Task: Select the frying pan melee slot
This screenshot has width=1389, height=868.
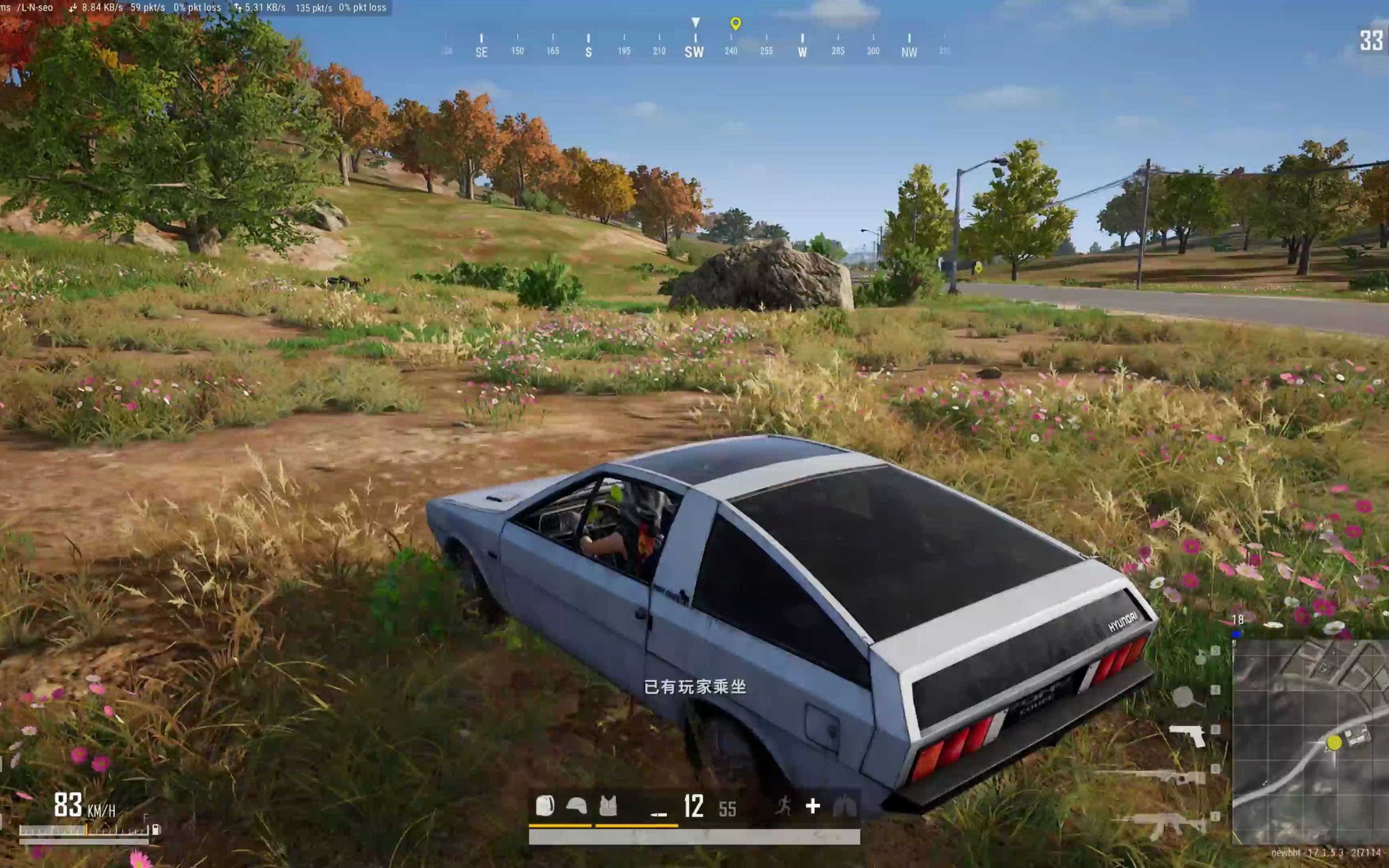Action: click(x=1184, y=697)
